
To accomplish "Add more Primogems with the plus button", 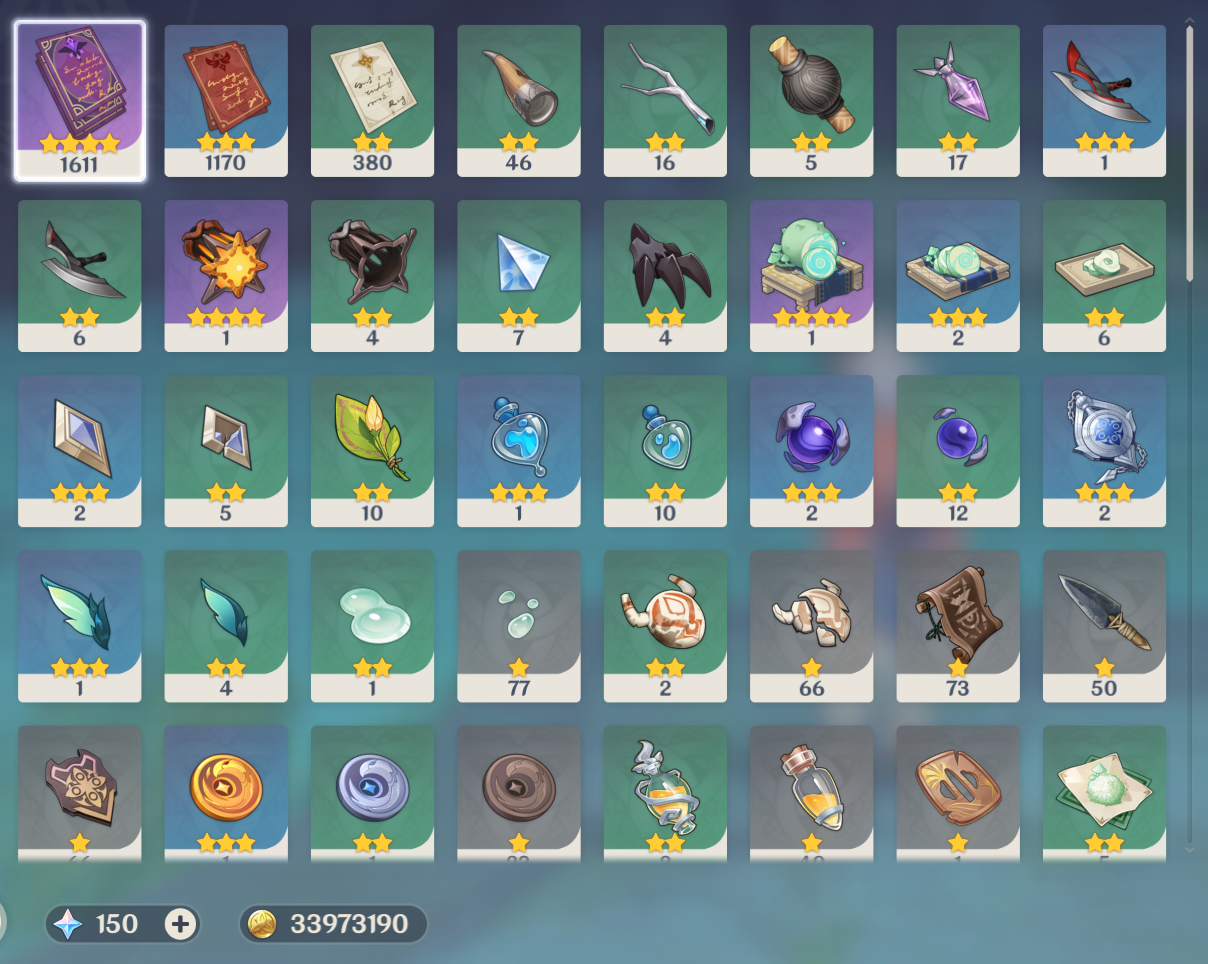I will click(180, 924).
